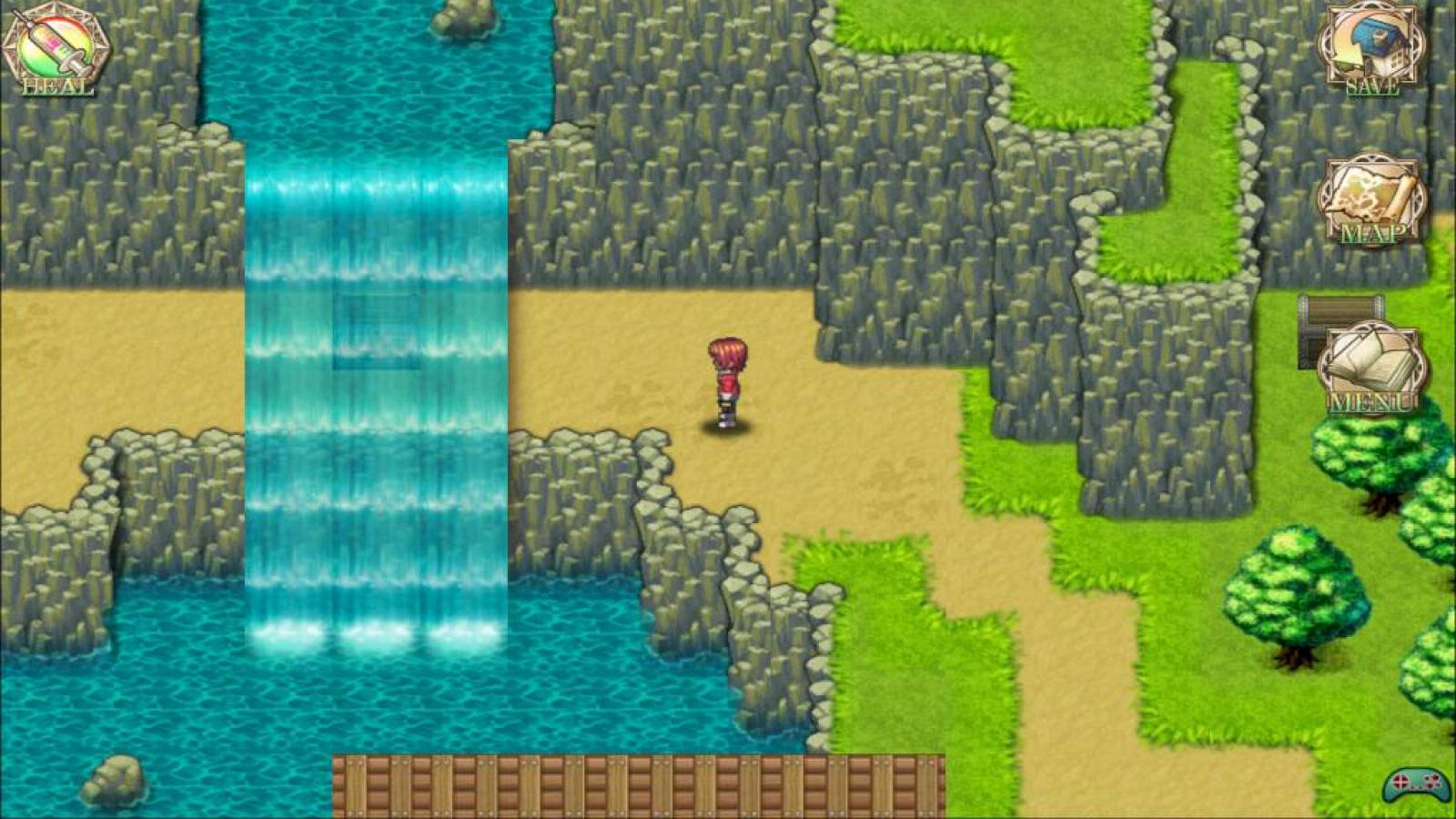Toggle the gamepad controller icon
Viewport: 1456px width, 819px height.
point(1417,784)
